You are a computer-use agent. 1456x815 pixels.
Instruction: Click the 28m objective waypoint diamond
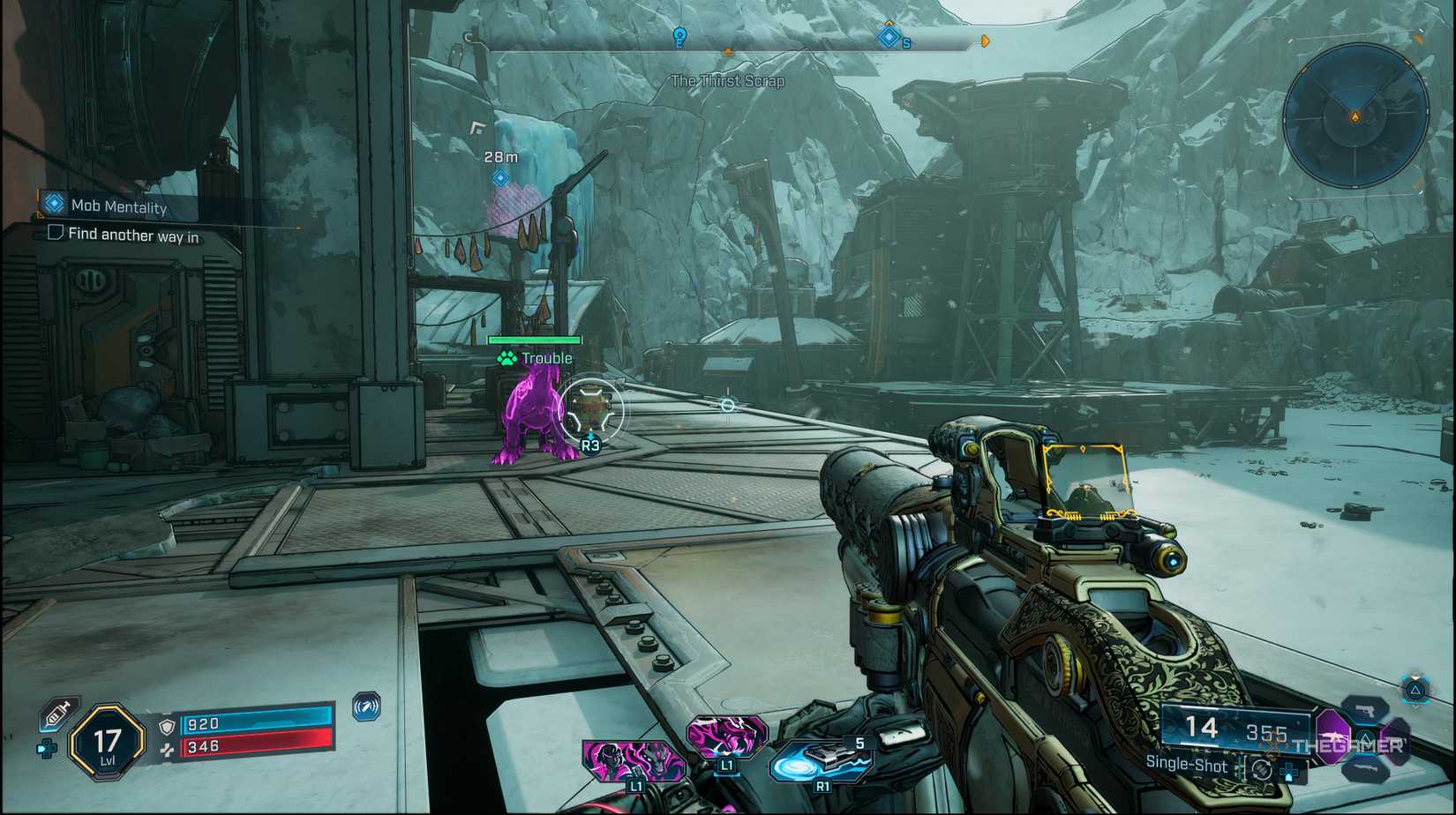(x=500, y=178)
